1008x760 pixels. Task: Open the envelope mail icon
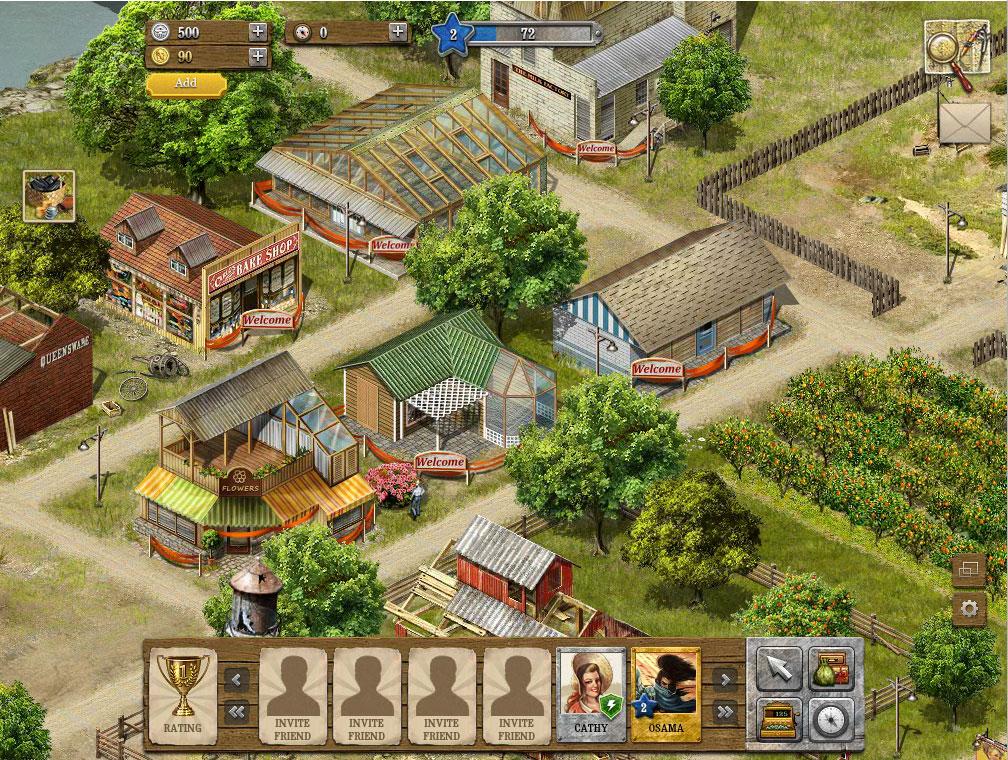[964, 123]
